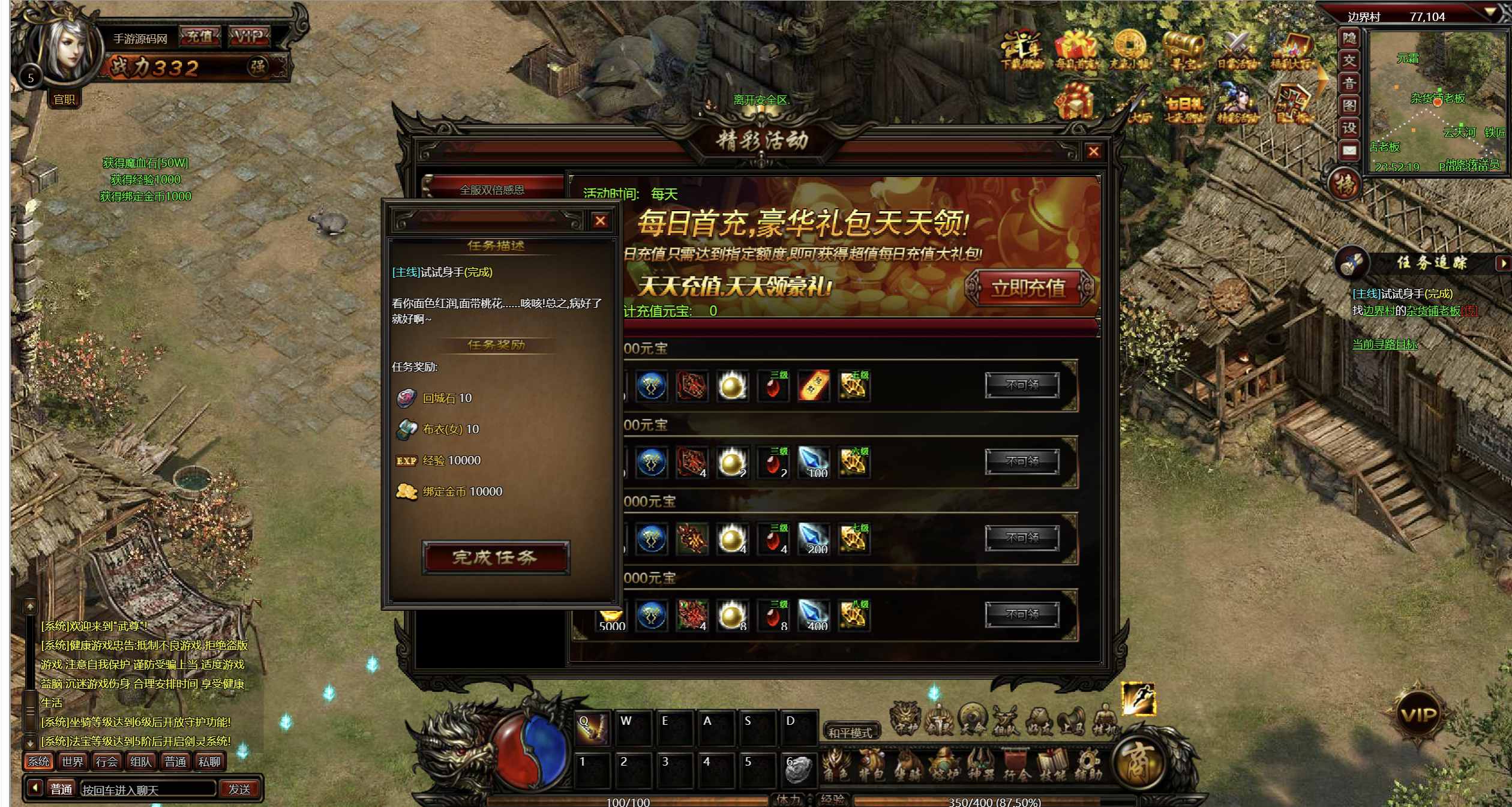Open the 充值 recharge button near portrait
This screenshot has width=1512, height=807.
click(200, 37)
